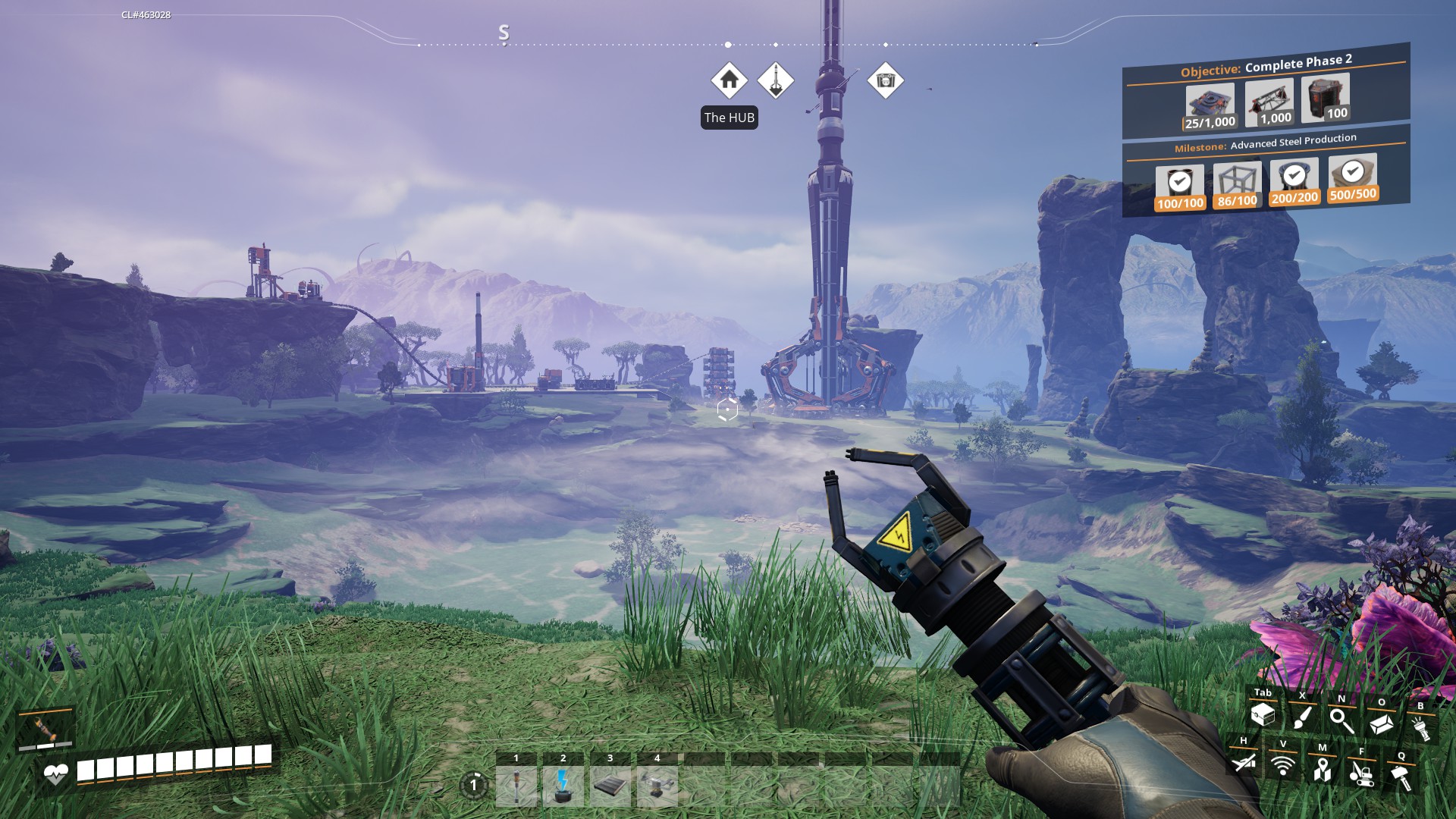Activate the resource scanner signal icon

(x=1282, y=766)
